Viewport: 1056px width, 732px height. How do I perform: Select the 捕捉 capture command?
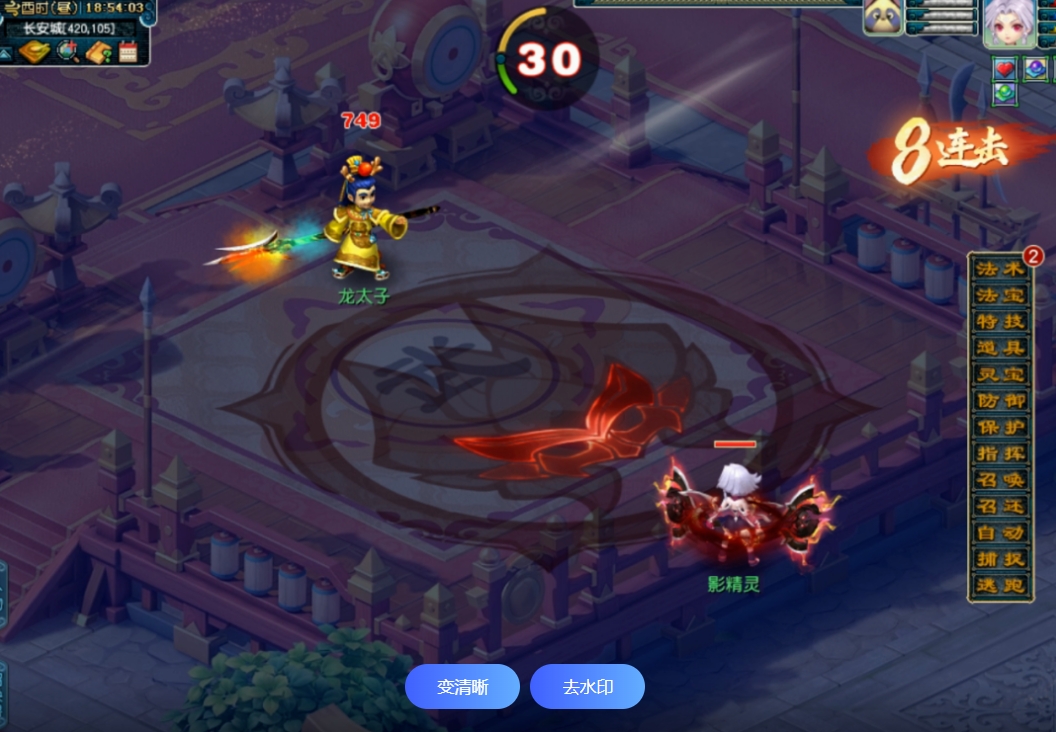tap(1000, 558)
